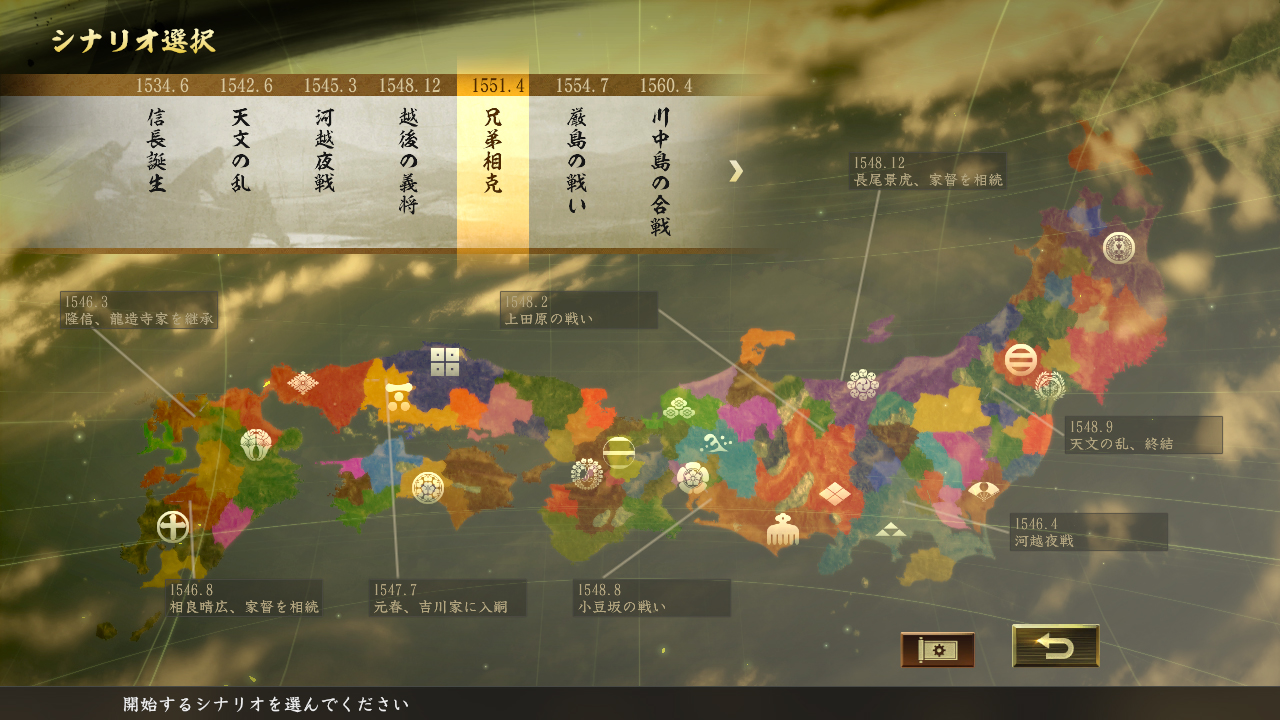This screenshot has height=720, width=1280.
Task: Select the Amago four-squares crest
Action: click(445, 363)
